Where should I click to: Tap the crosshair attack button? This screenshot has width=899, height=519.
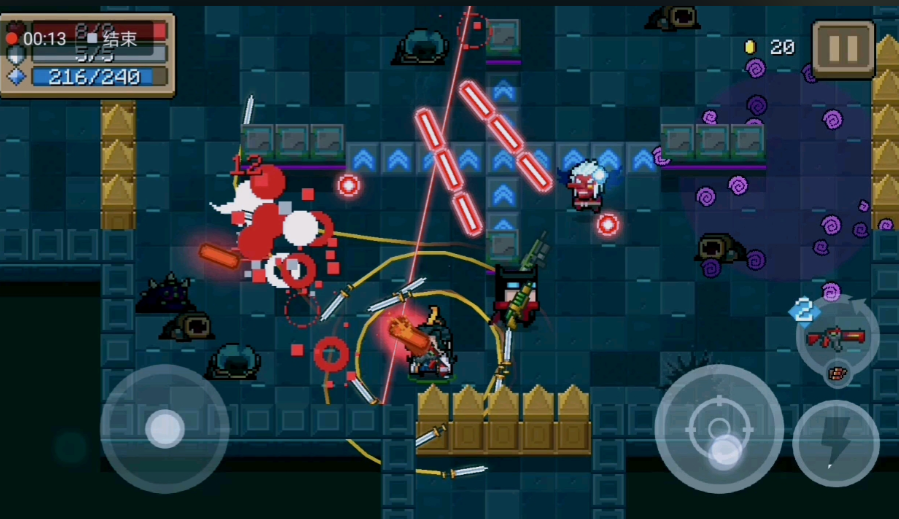click(x=718, y=429)
